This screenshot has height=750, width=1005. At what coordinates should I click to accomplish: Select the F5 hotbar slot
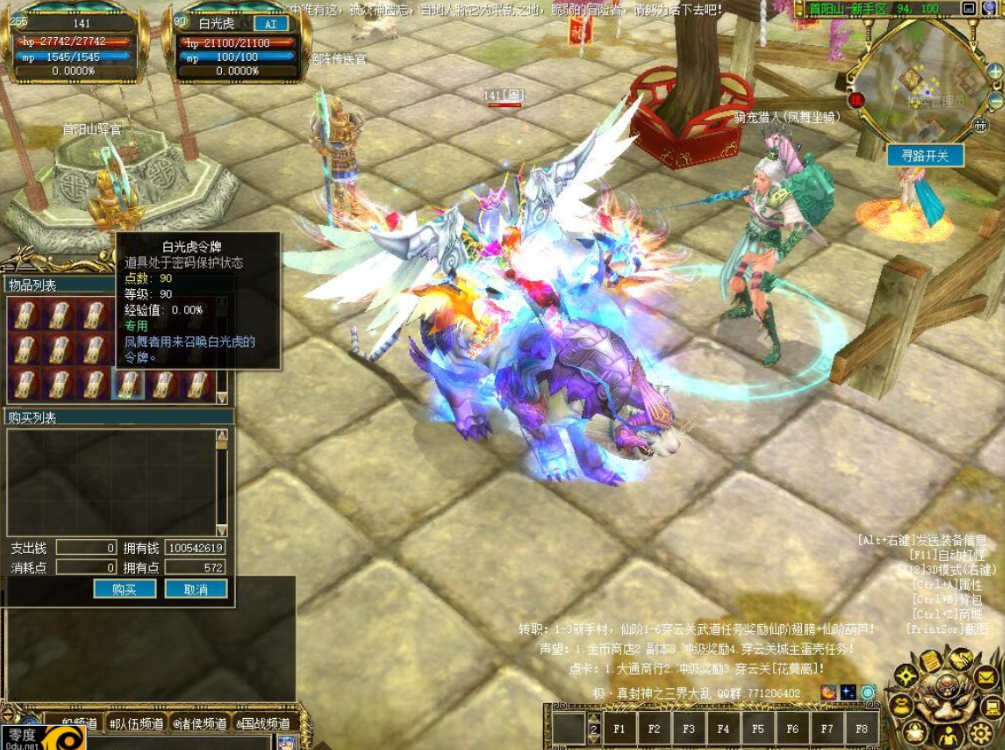[x=757, y=728]
